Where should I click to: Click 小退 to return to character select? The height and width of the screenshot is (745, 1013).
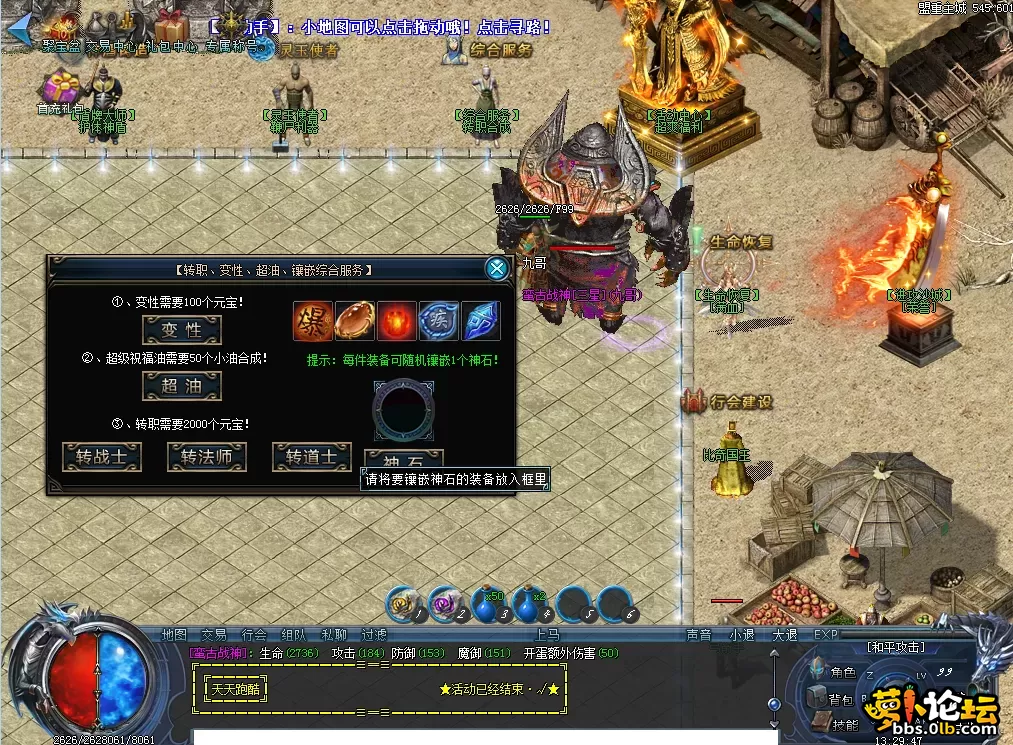coord(741,634)
